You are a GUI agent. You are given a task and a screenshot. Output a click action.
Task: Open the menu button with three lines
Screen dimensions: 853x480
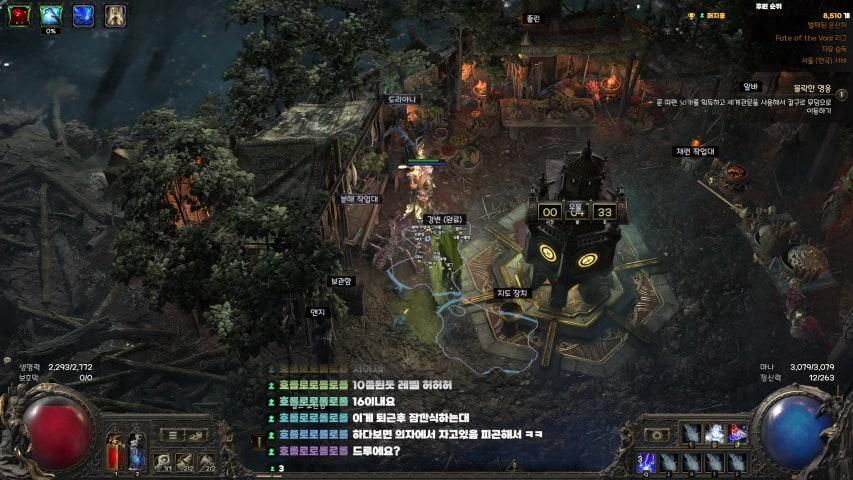tap(171, 435)
